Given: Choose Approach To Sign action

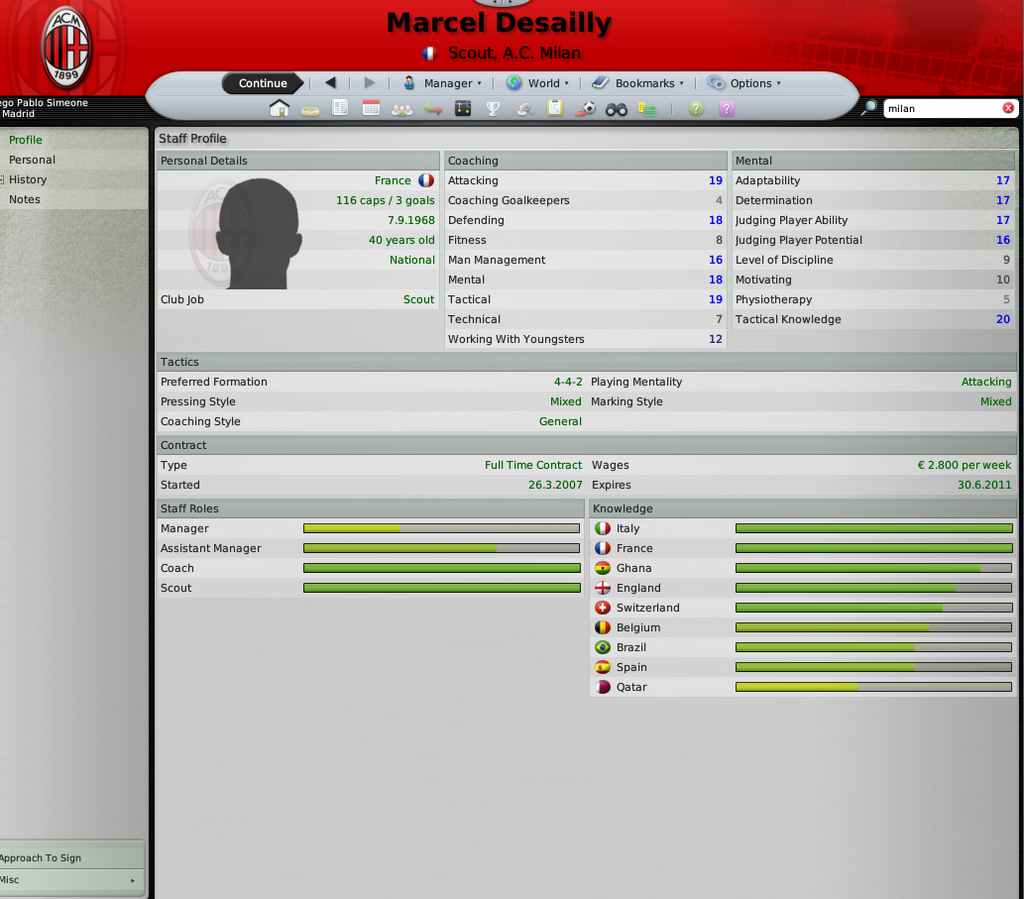Looking at the screenshot, I should pyautogui.click(x=42, y=858).
